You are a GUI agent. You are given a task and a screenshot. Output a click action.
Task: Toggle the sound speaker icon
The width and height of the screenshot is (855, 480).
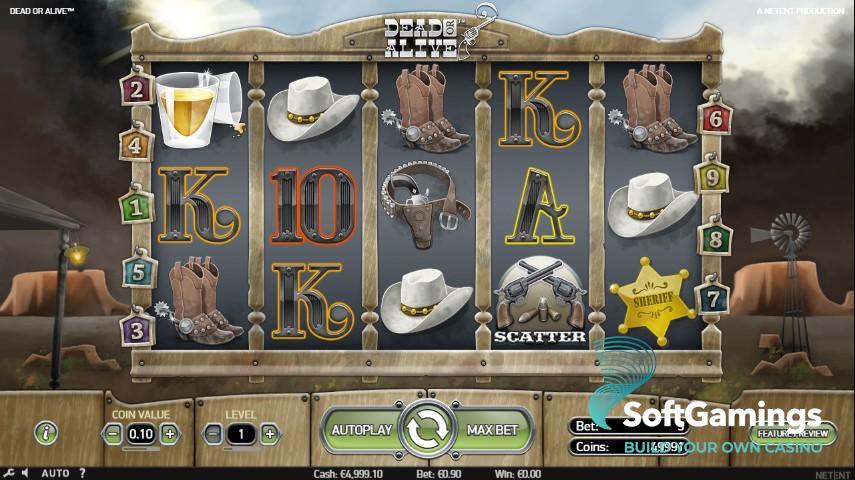coord(25,473)
